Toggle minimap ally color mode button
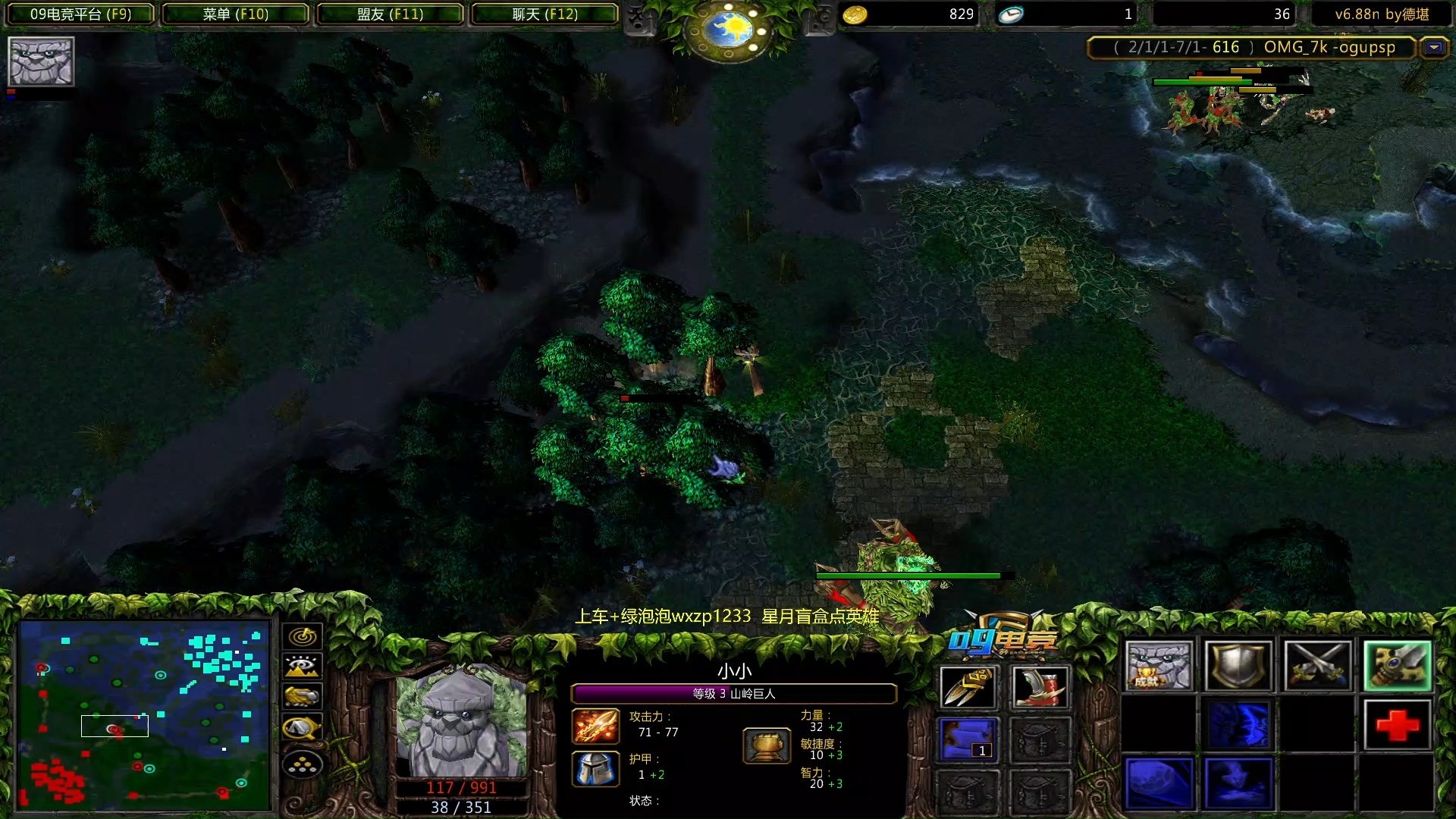 tap(303, 696)
